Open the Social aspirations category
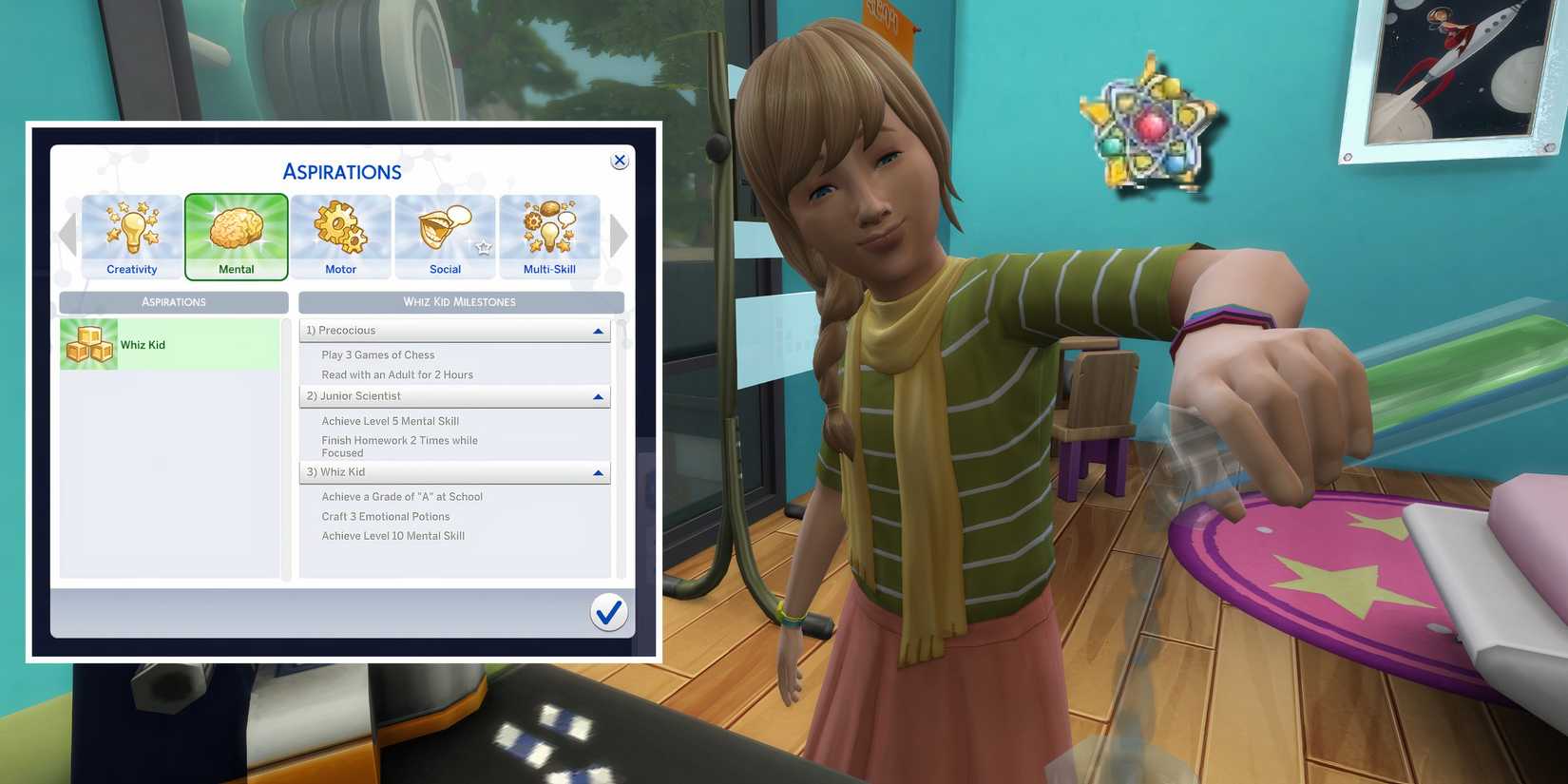1568x784 pixels. [x=445, y=236]
